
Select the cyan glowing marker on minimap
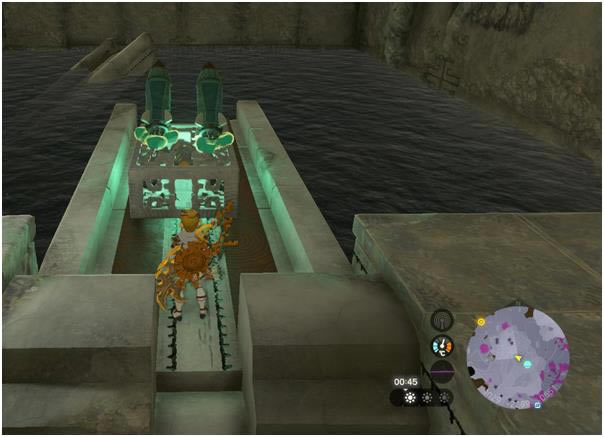pos(527,364)
